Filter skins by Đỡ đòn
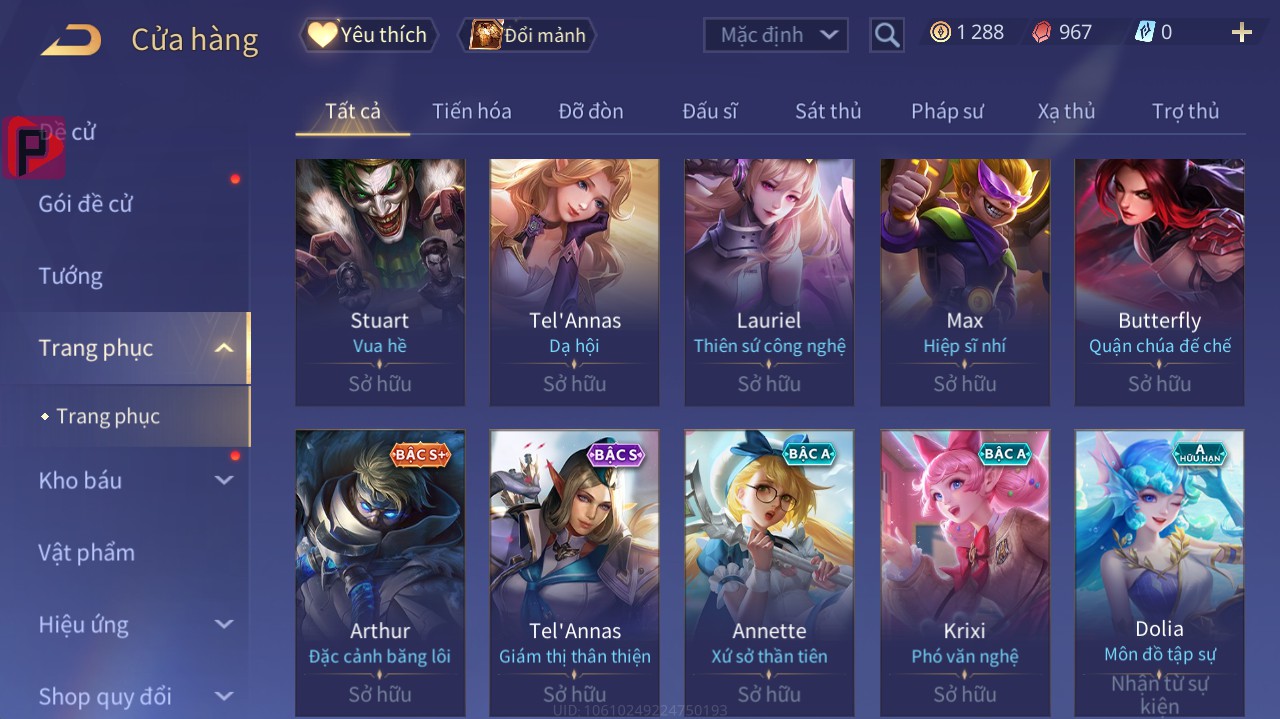 pyautogui.click(x=590, y=111)
